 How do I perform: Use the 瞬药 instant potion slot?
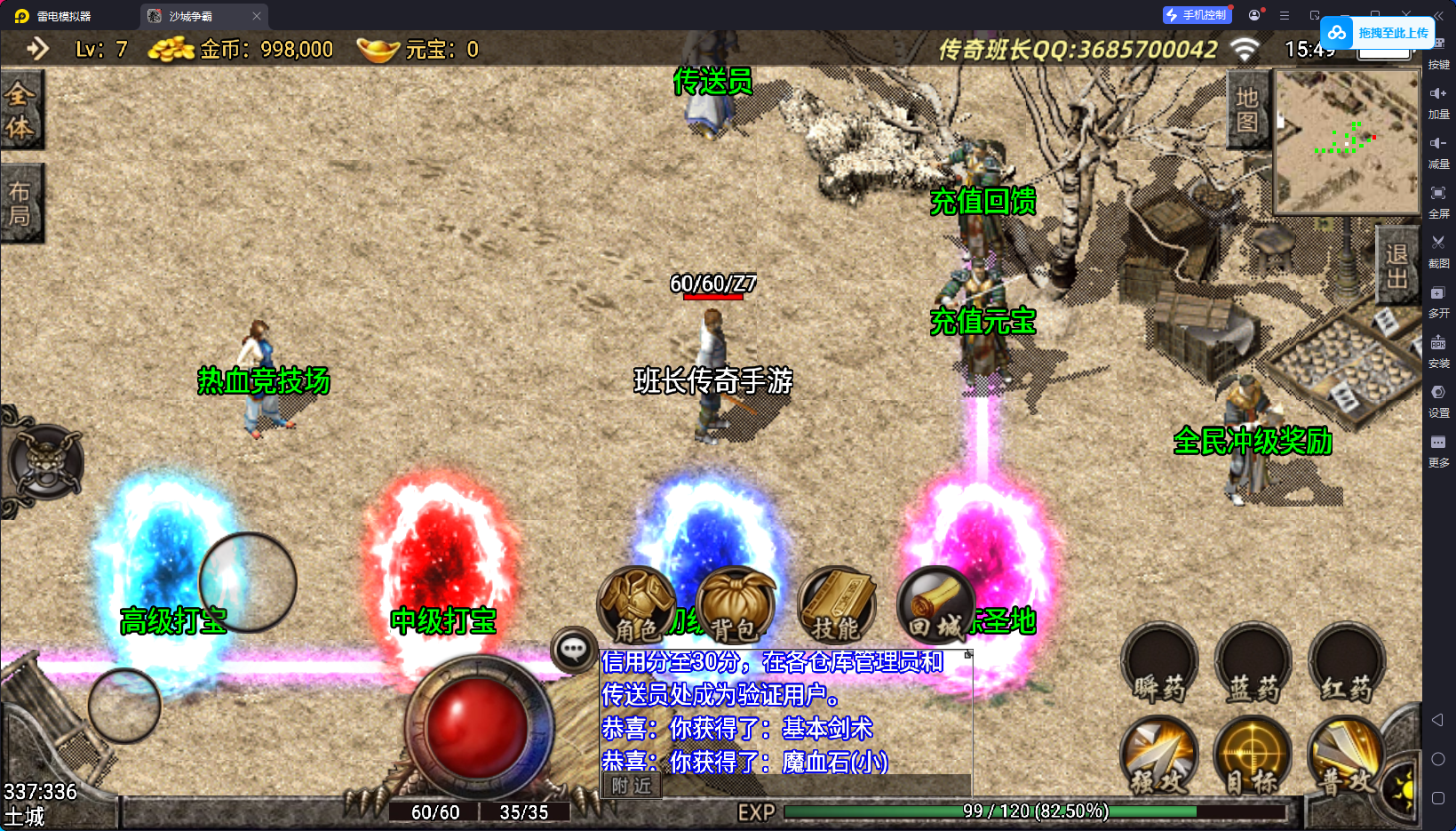click(x=1159, y=664)
